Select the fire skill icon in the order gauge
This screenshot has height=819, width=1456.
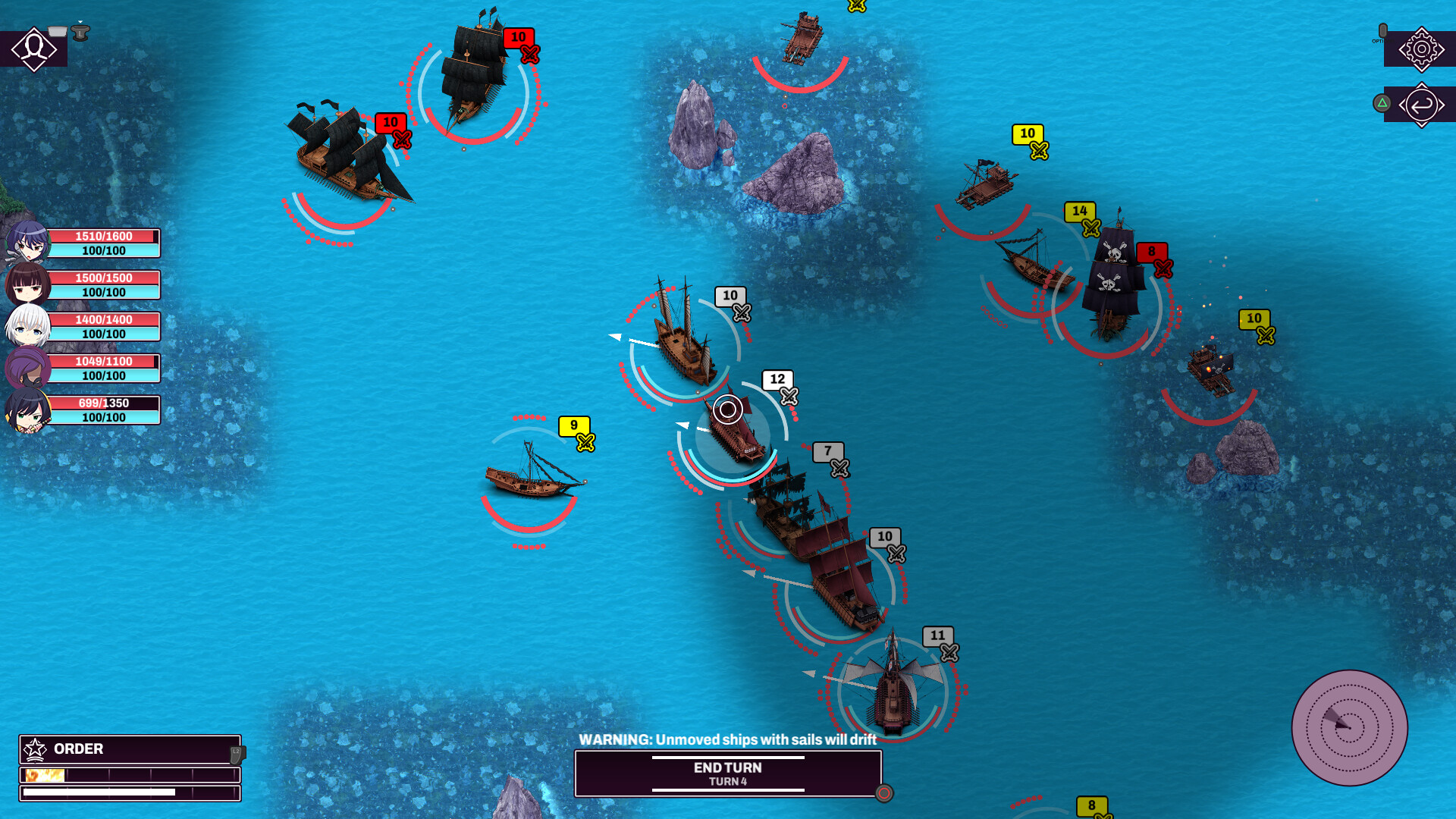tap(44, 775)
